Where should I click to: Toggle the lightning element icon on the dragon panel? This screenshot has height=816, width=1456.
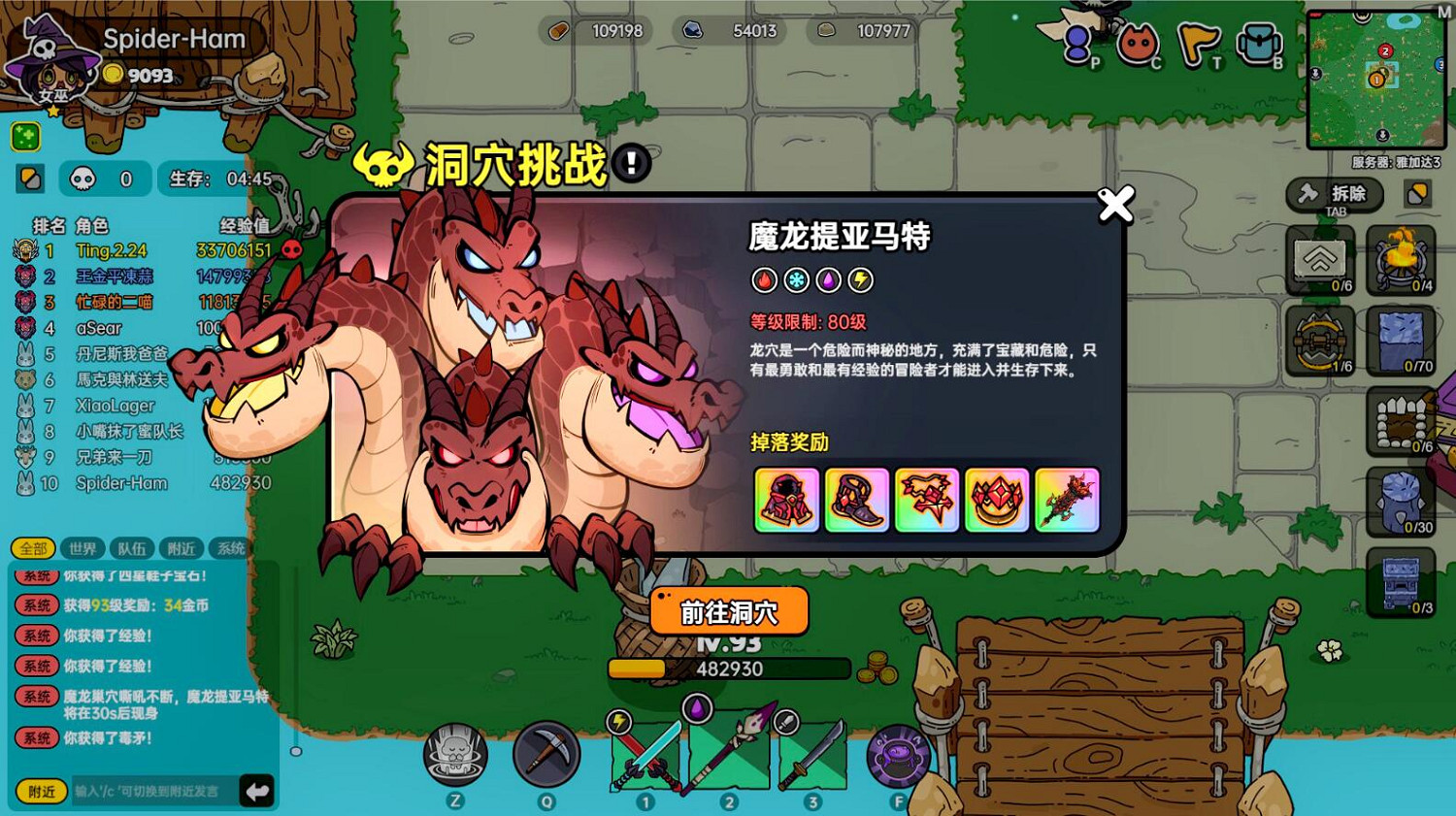tap(859, 280)
